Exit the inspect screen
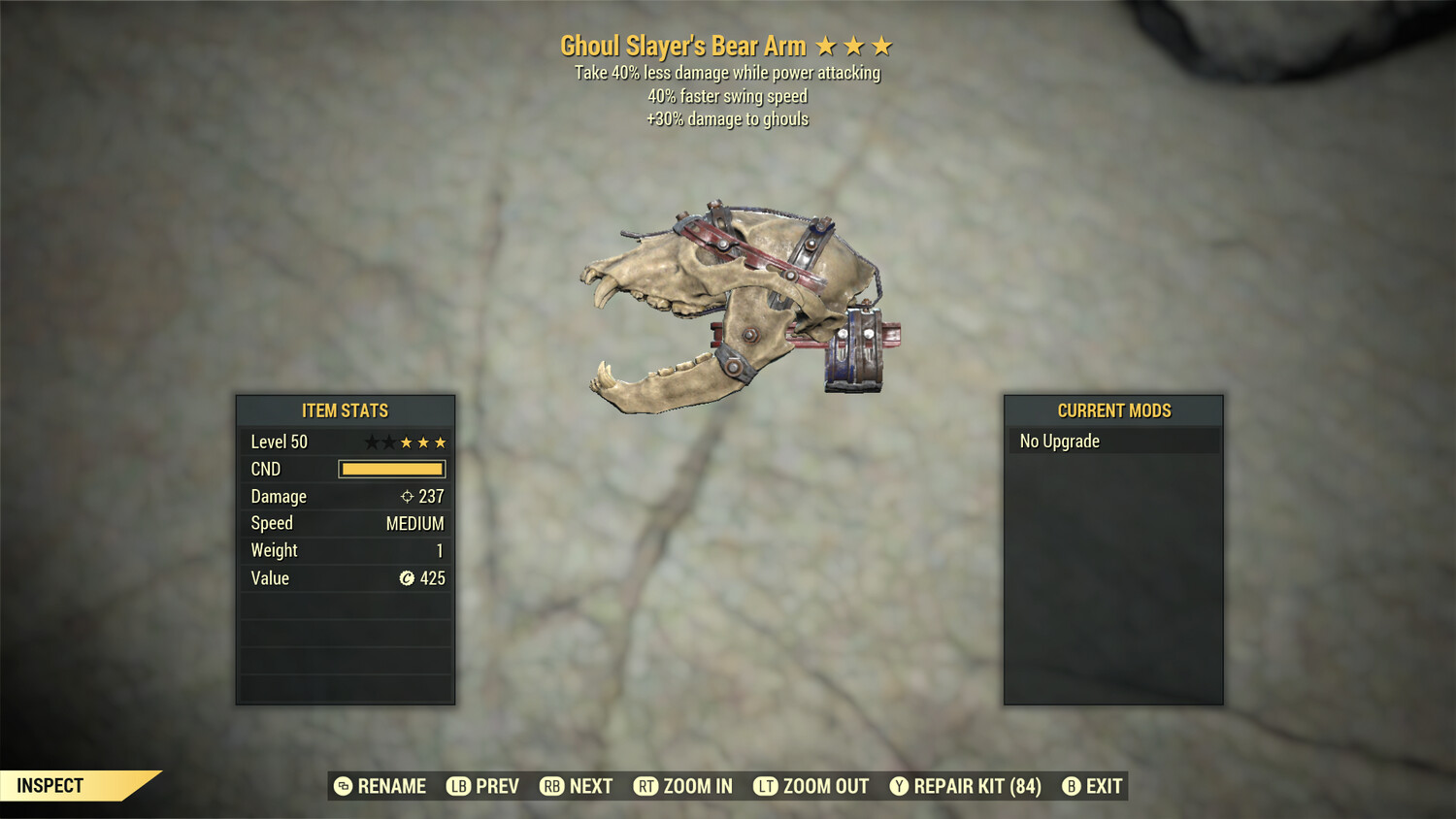 pyautogui.click(x=1093, y=786)
